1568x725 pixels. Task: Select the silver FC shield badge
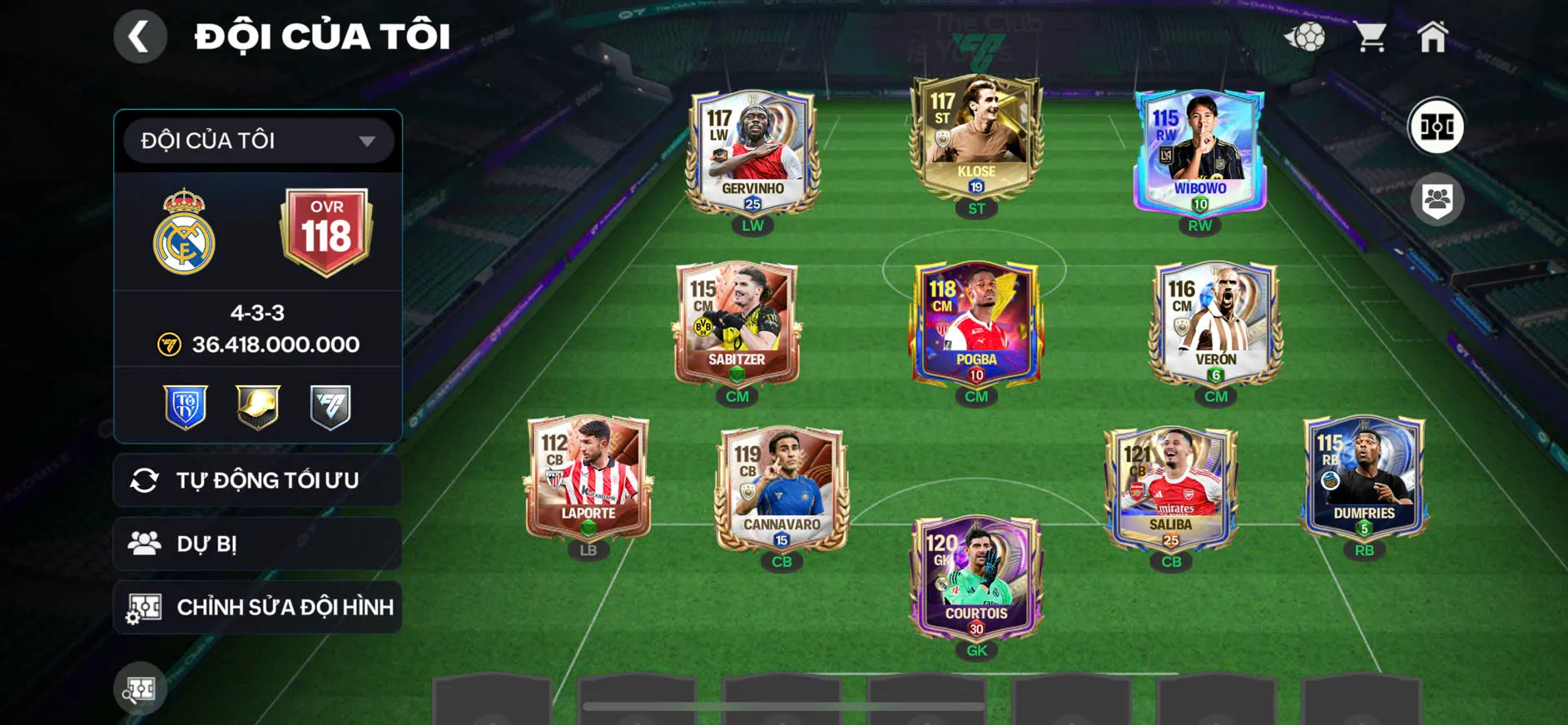328,405
